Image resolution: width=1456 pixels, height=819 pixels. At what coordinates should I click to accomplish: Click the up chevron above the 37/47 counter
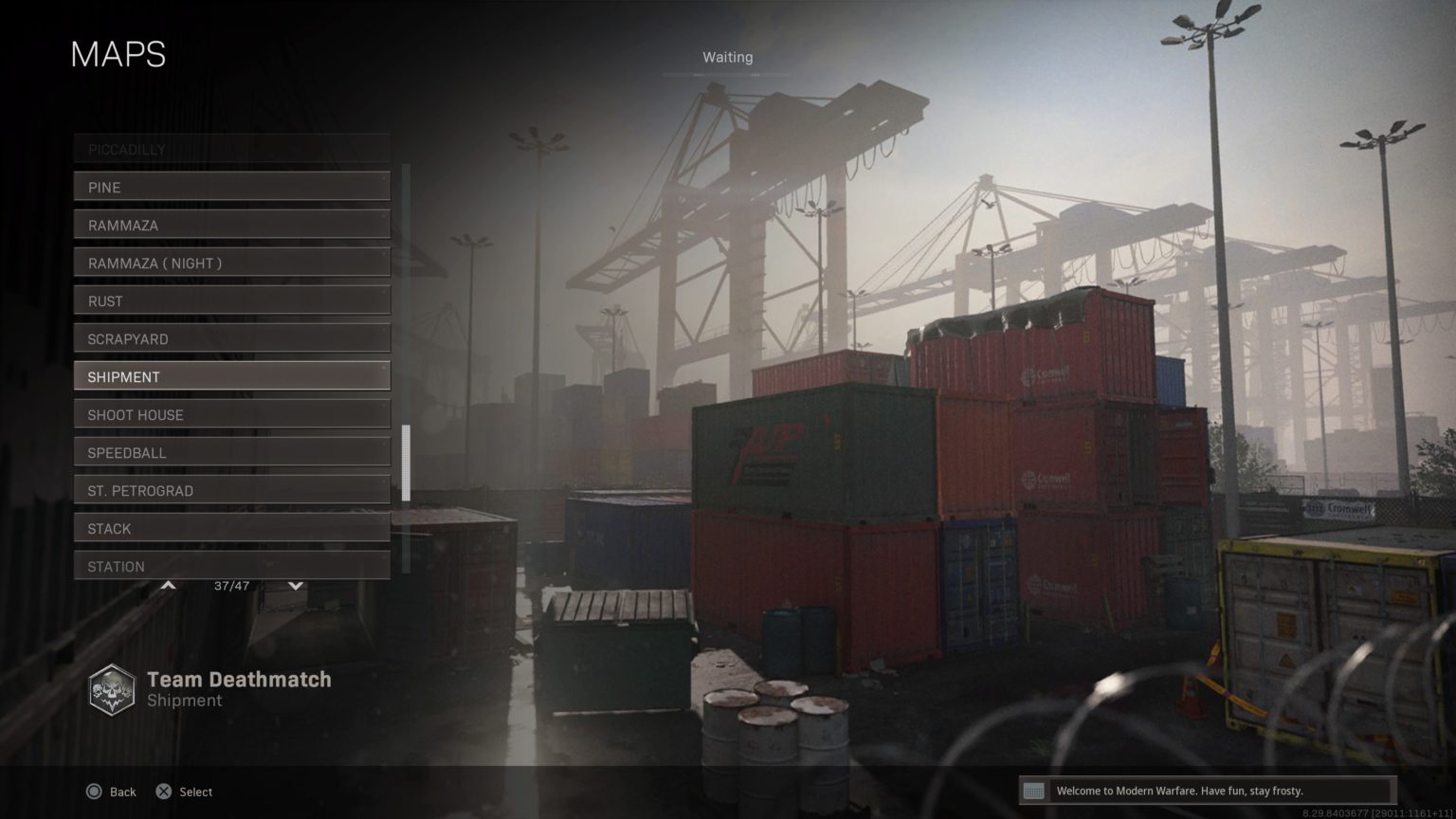click(x=168, y=585)
